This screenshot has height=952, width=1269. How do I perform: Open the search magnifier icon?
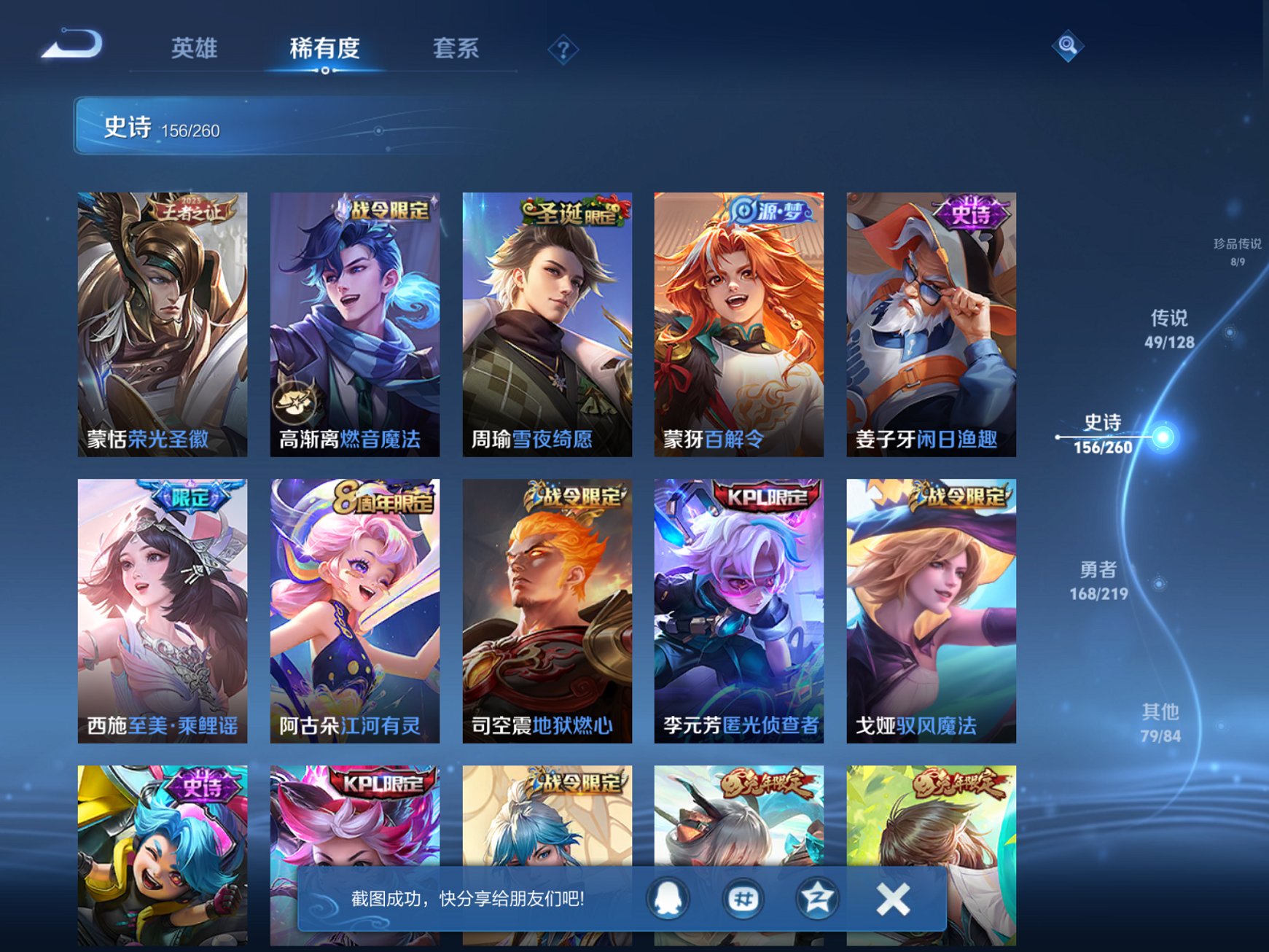click(1067, 47)
